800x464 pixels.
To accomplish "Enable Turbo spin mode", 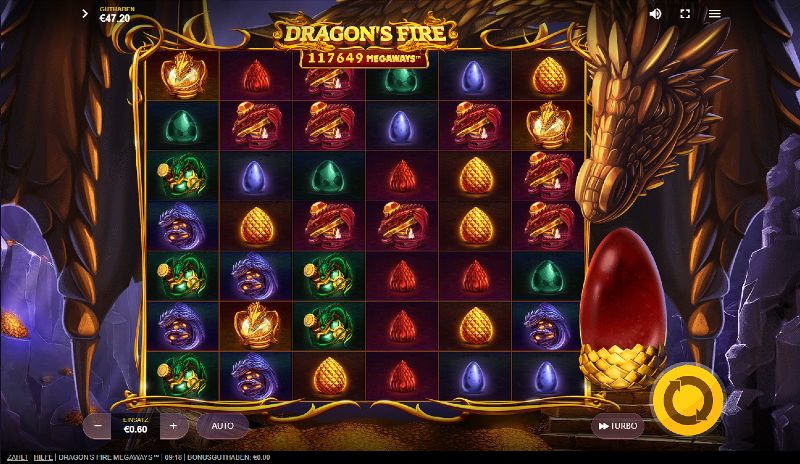I will point(617,425).
